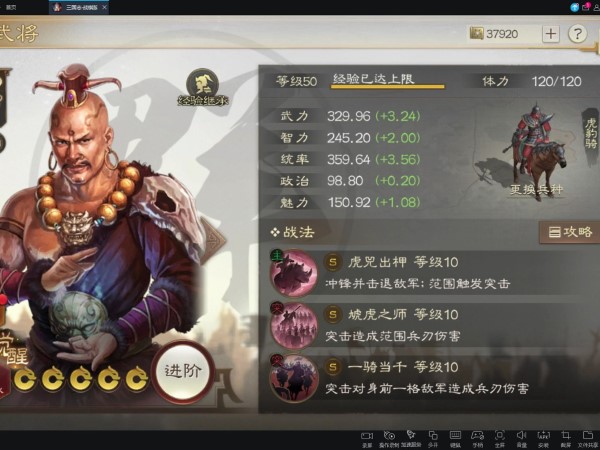Select the 虓虎之师 tactic row
Image resolution: width=600 pixels, height=450 pixels.
(430, 323)
